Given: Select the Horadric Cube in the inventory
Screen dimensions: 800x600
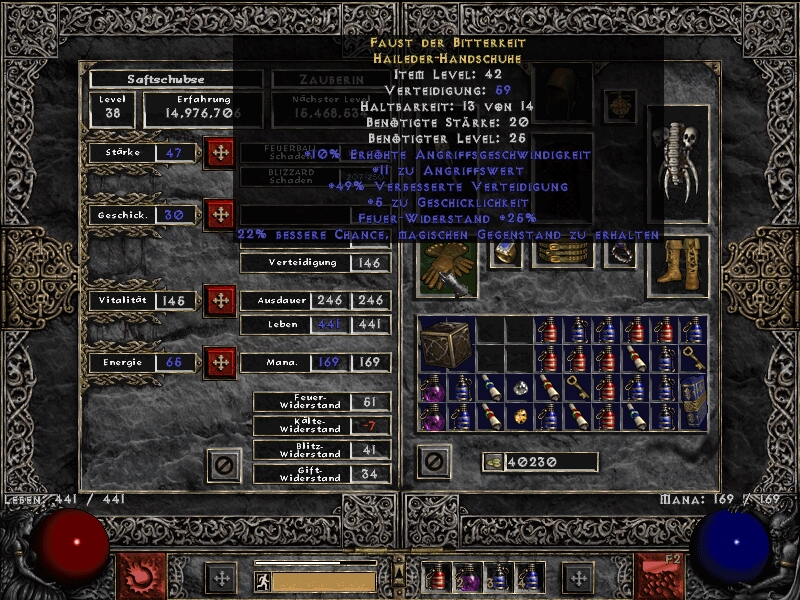Looking at the screenshot, I should (x=445, y=345).
